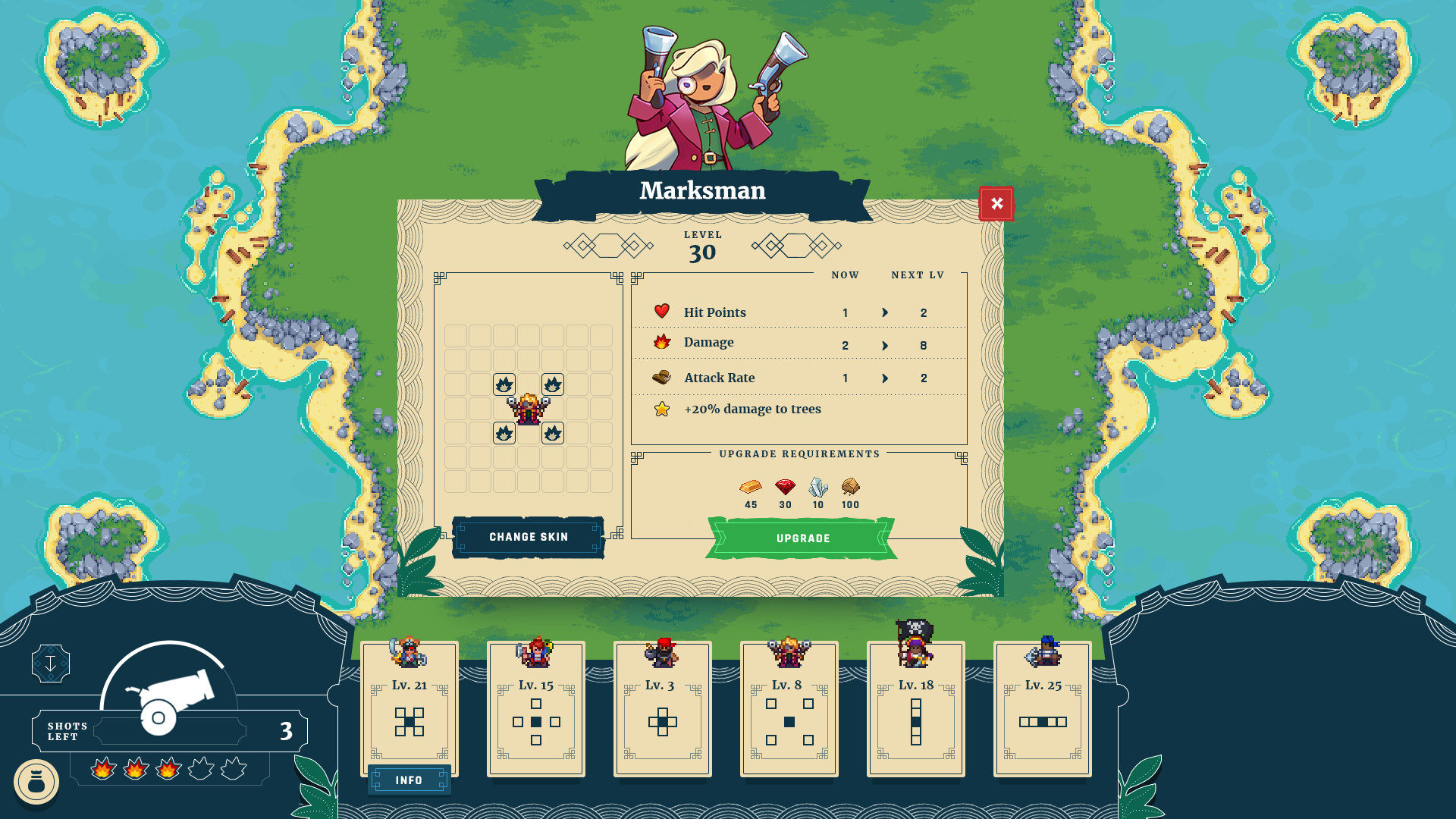Show unit details with the Info button
The height and width of the screenshot is (819, 1456).
point(409,780)
